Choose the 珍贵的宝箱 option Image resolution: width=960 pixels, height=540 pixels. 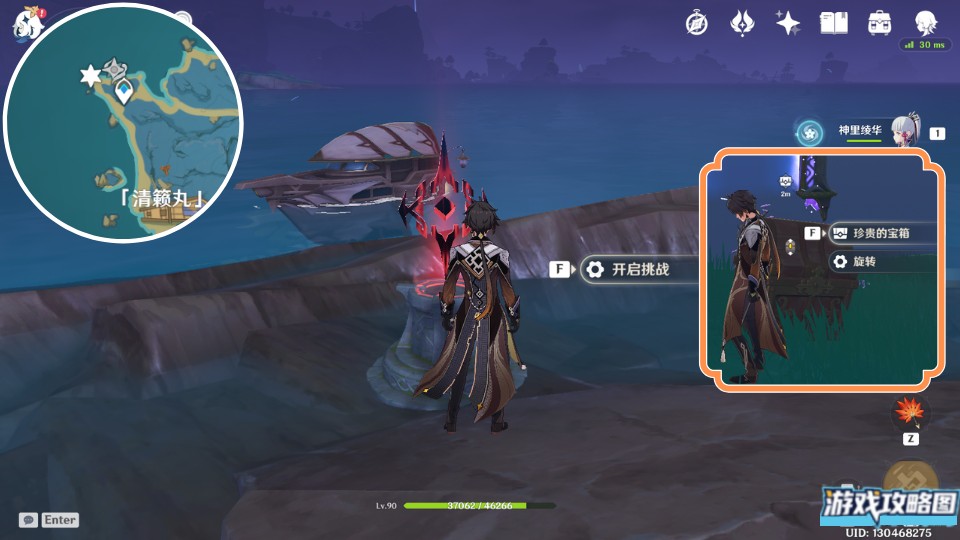pos(880,233)
